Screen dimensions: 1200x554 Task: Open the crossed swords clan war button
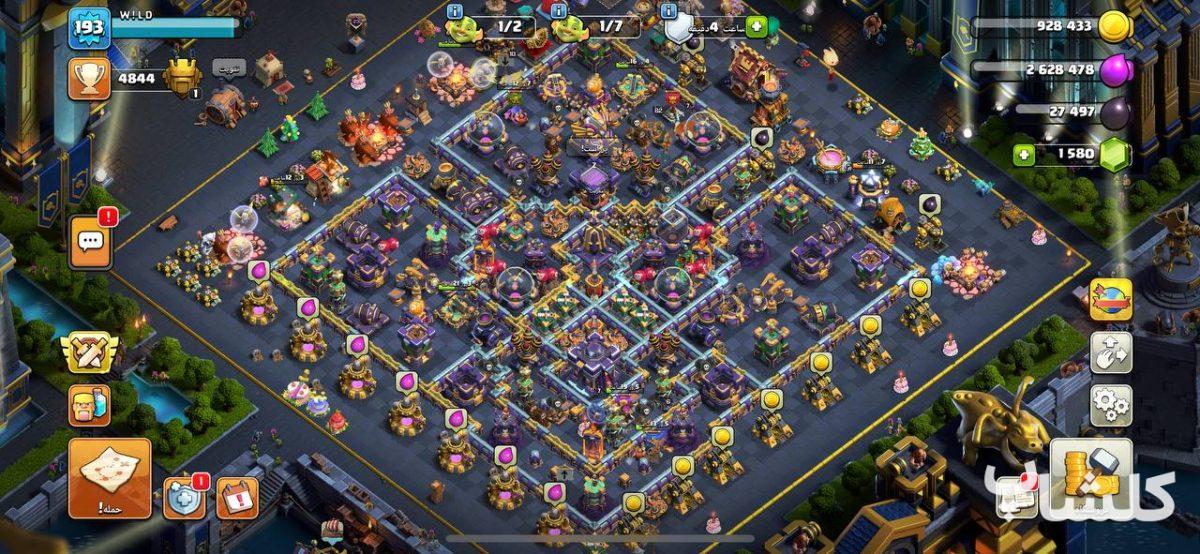(89, 353)
